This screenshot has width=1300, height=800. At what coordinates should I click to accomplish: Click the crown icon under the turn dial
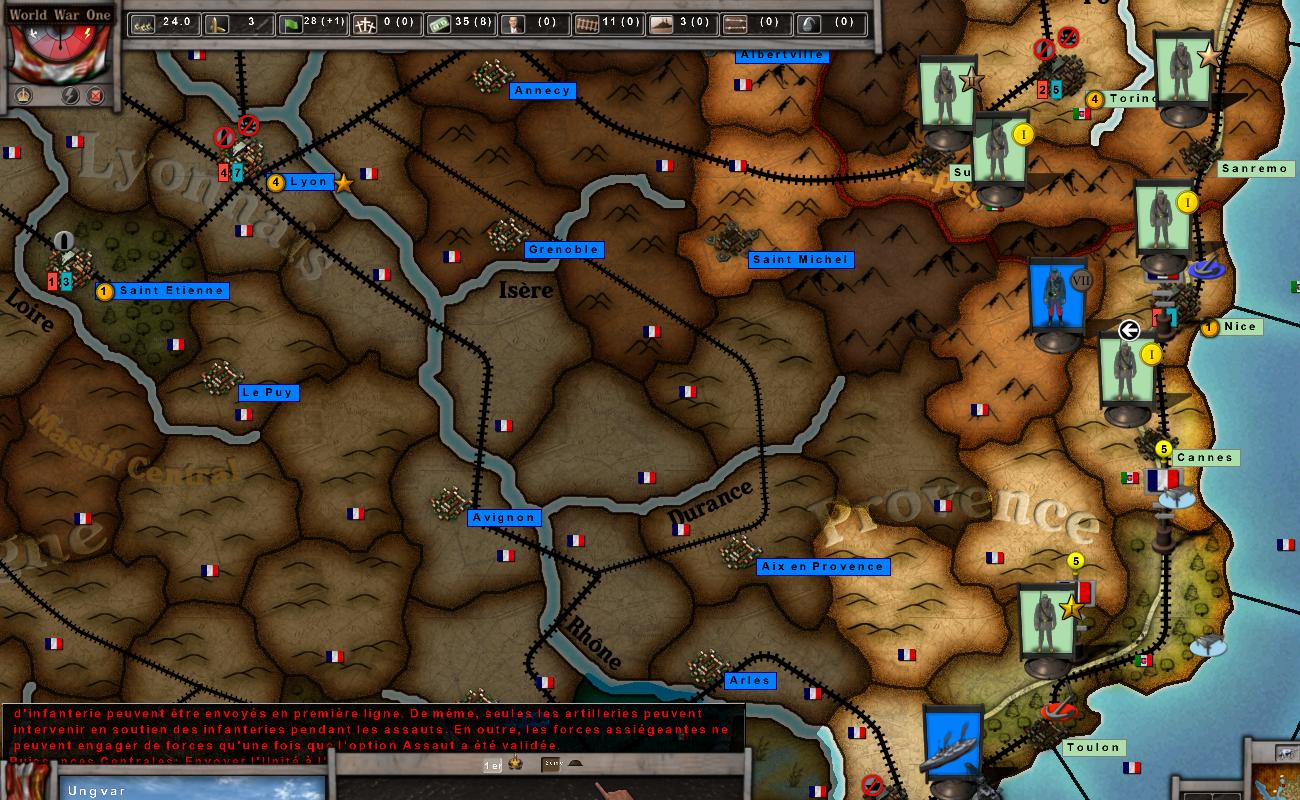pyautogui.click(x=24, y=96)
